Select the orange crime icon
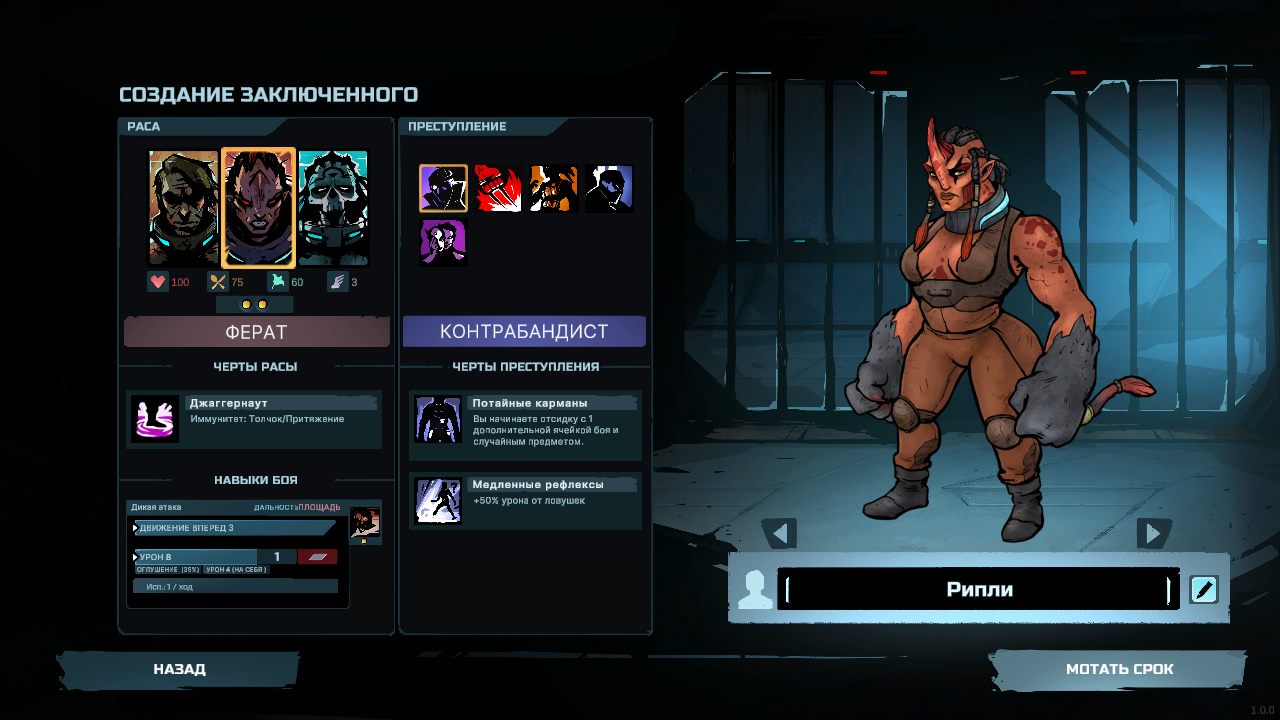1280x720 pixels. (x=554, y=188)
